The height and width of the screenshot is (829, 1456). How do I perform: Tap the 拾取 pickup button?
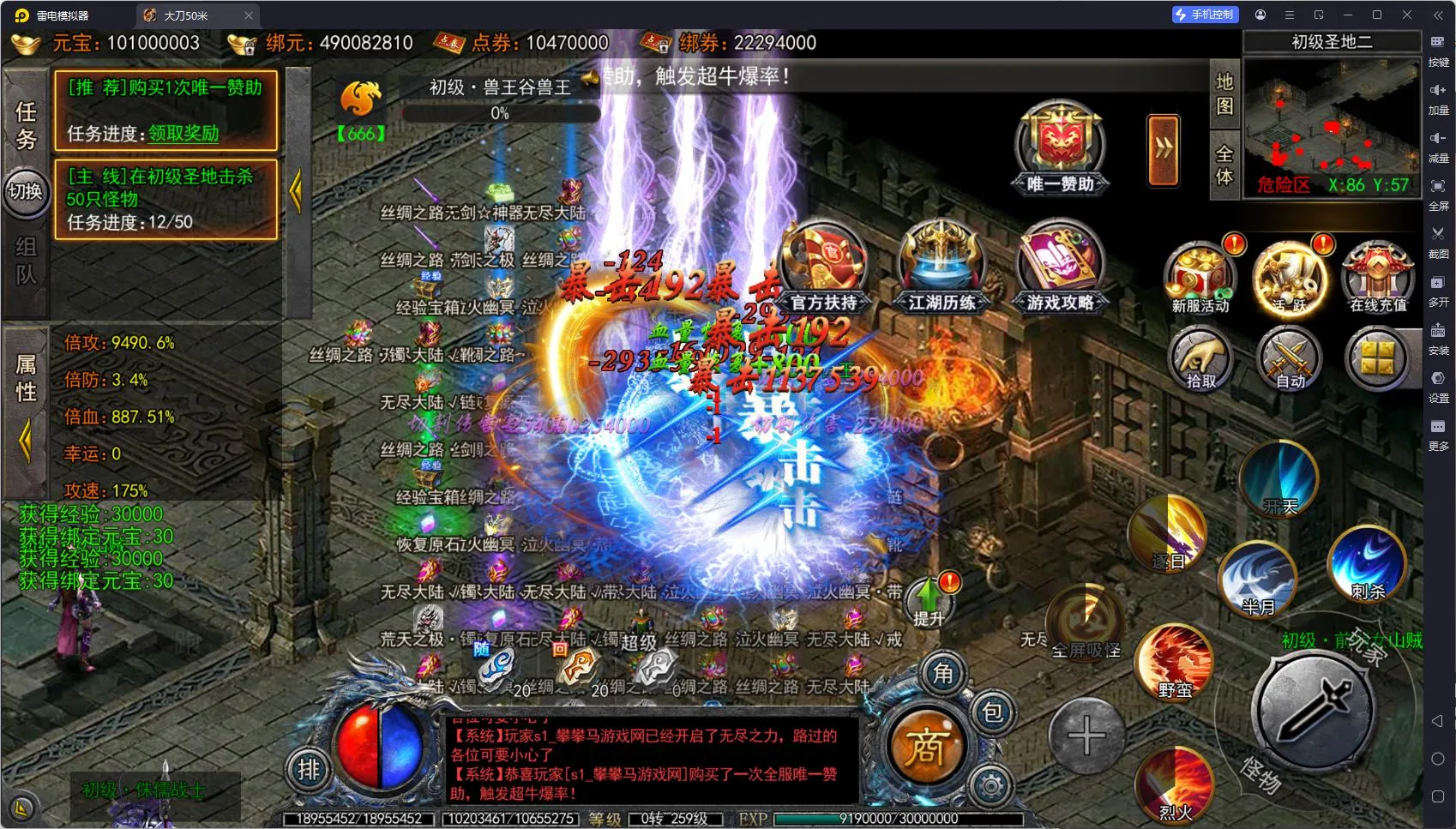coord(1201,360)
